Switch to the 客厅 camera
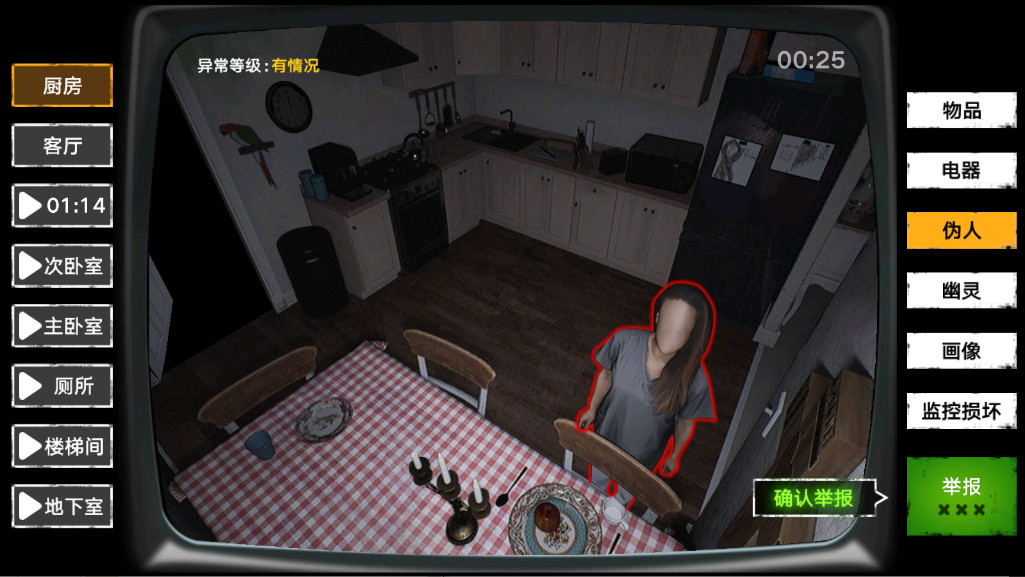 click(62, 146)
